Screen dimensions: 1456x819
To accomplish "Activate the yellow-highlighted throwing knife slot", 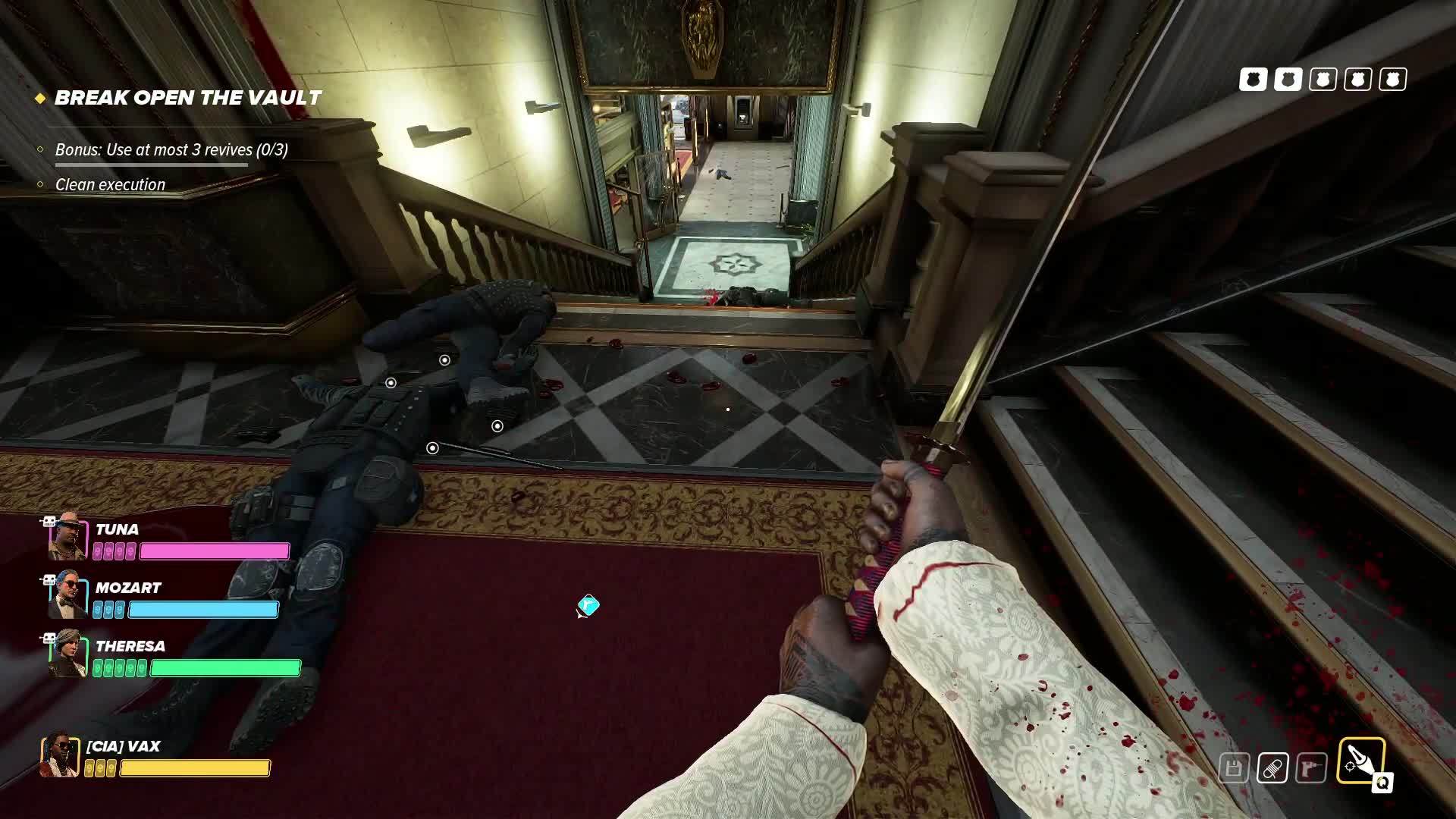I will click(1360, 761).
